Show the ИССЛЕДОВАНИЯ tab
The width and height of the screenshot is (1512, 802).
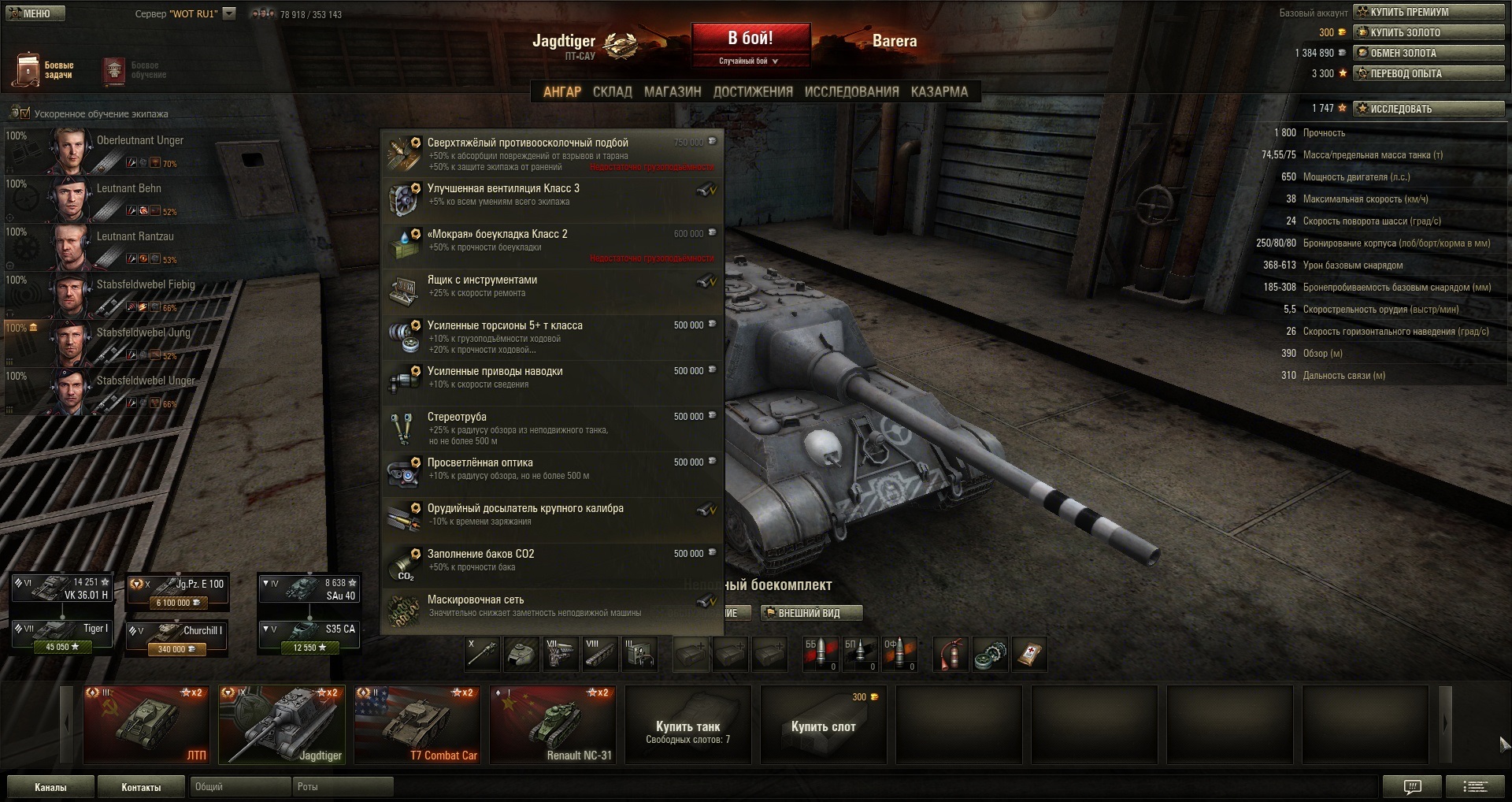(x=851, y=92)
